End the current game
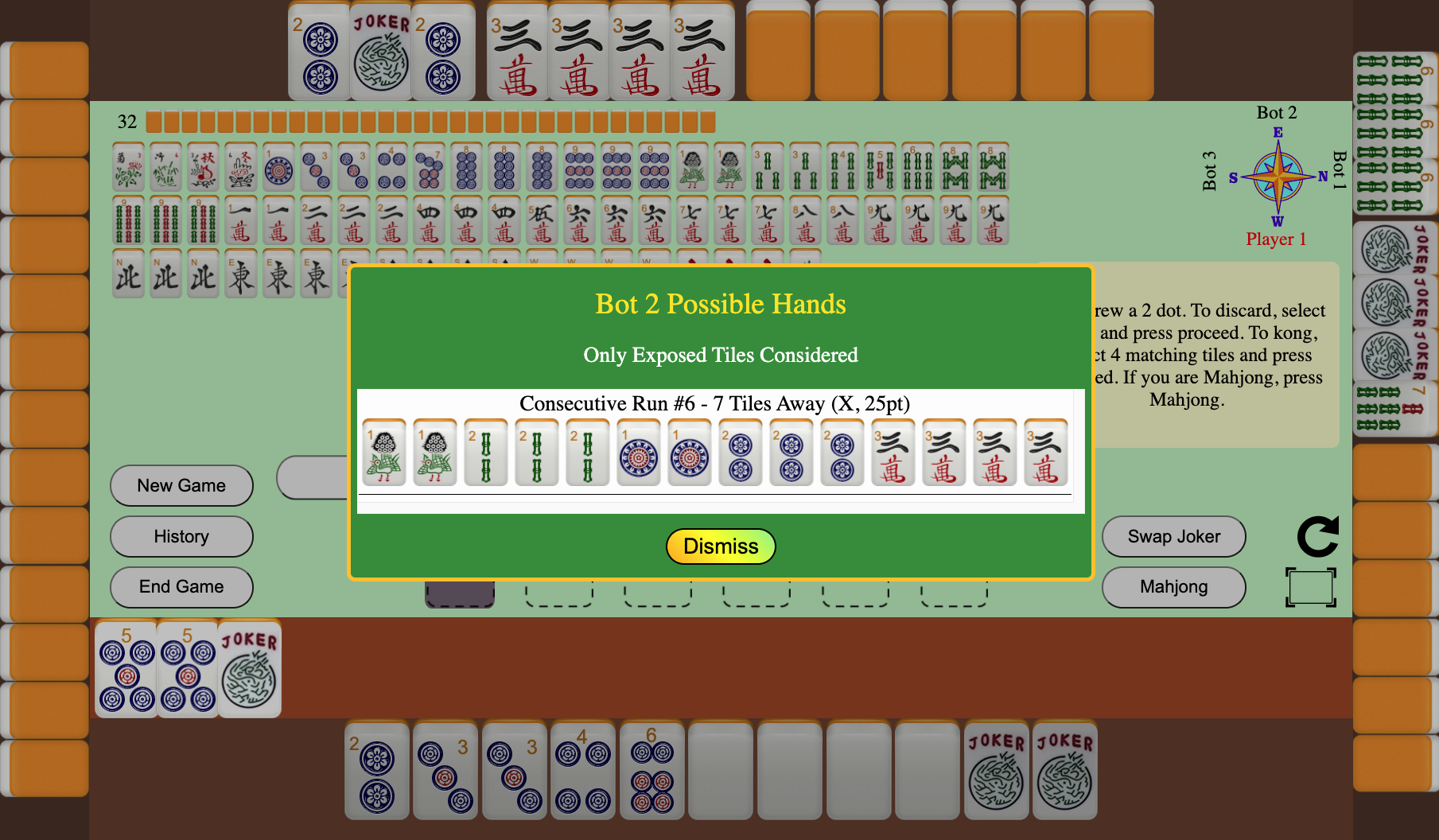 tap(181, 587)
